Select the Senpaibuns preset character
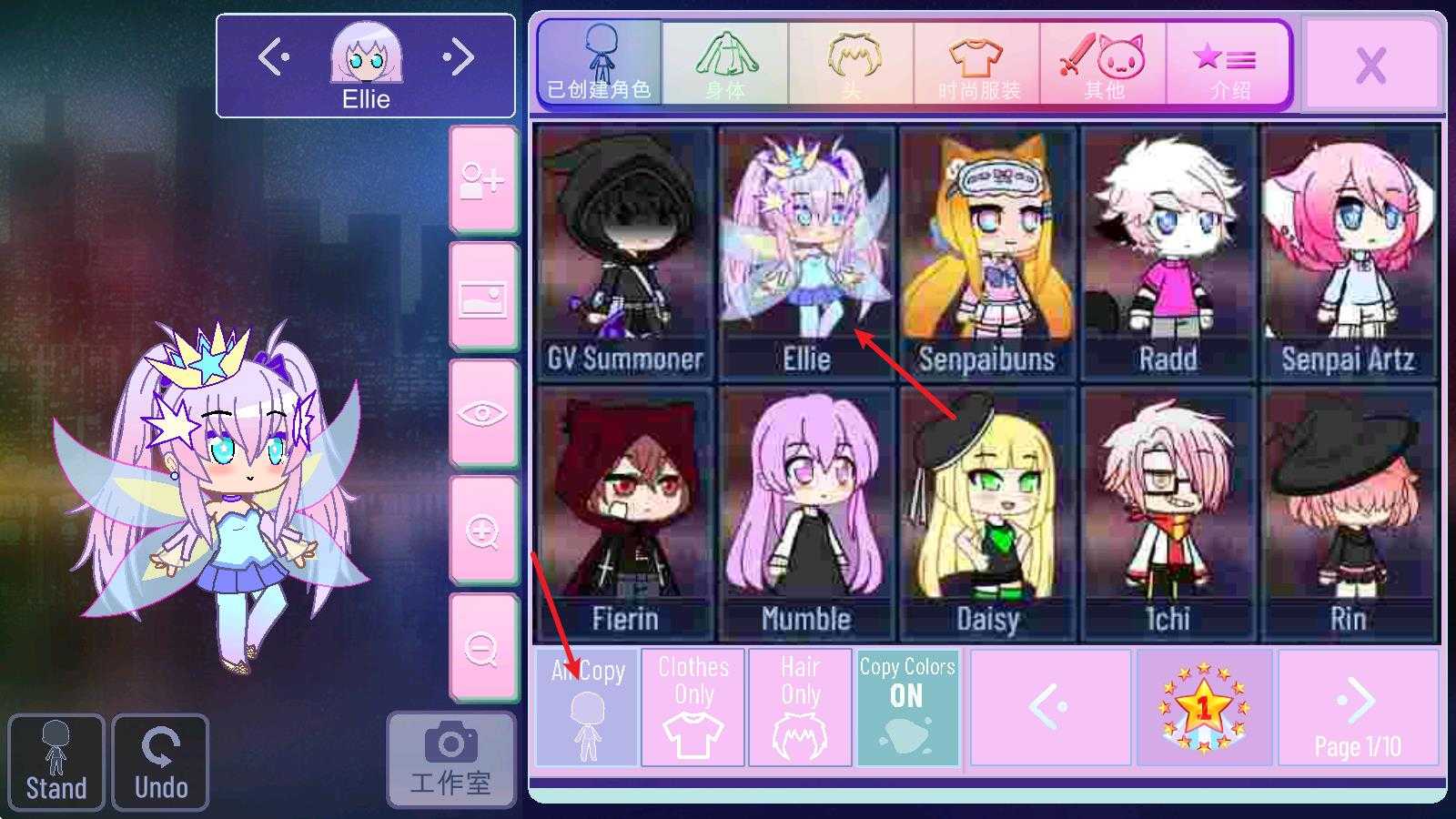This screenshot has width=1456, height=819. (x=987, y=252)
